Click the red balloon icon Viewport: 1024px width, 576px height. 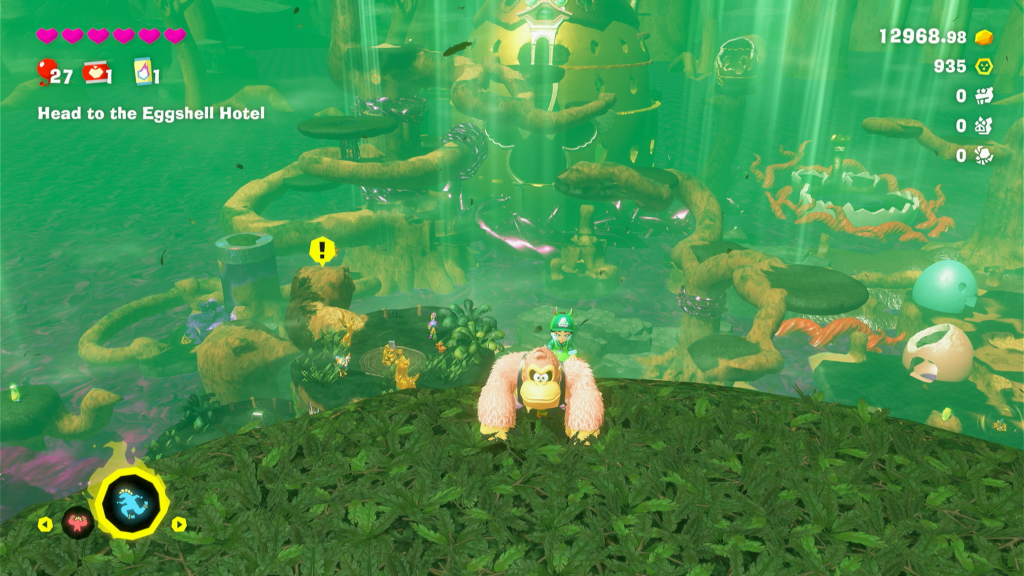pos(44,72)
